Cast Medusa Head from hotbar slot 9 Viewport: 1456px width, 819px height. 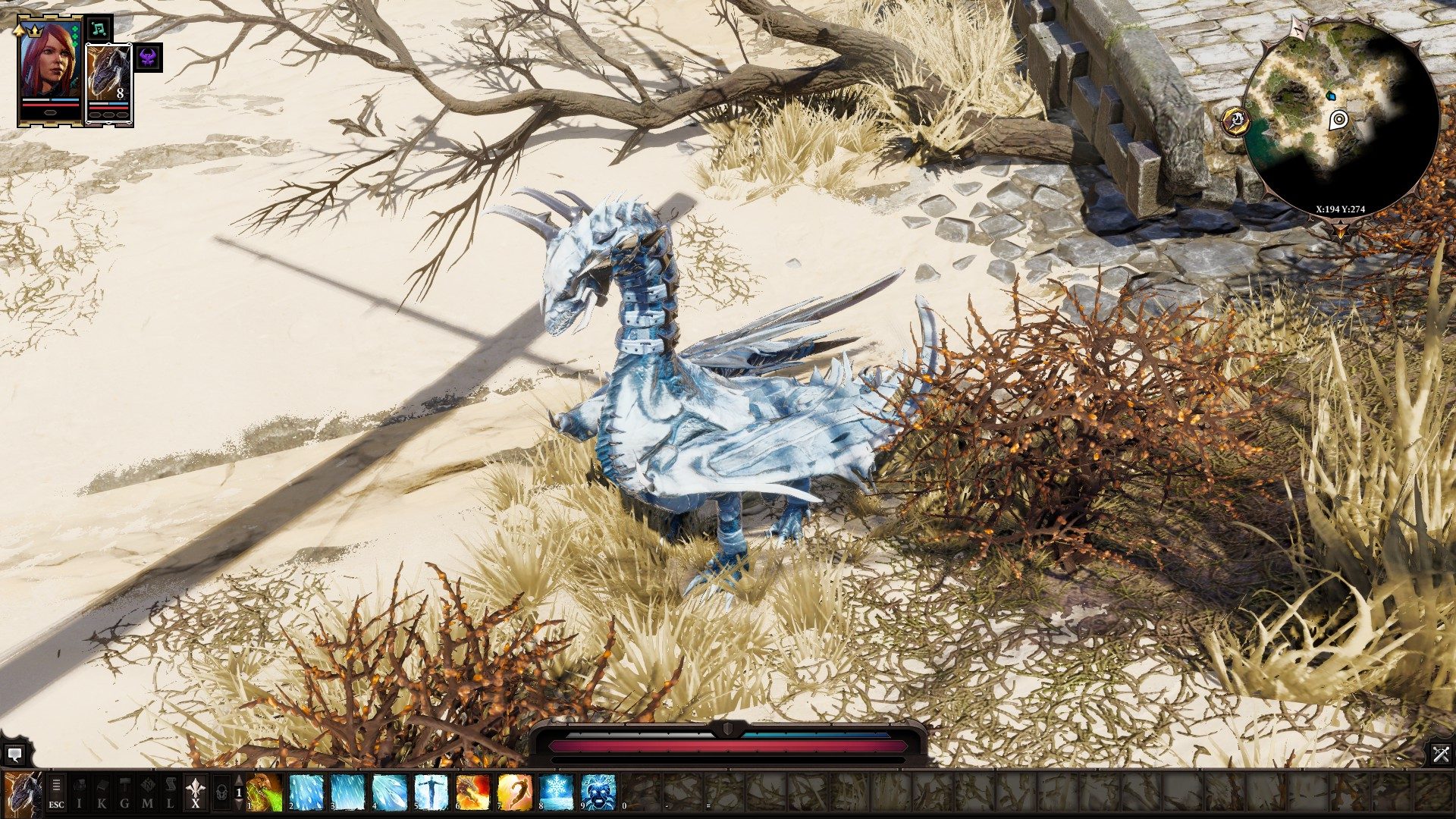[597, 792]
